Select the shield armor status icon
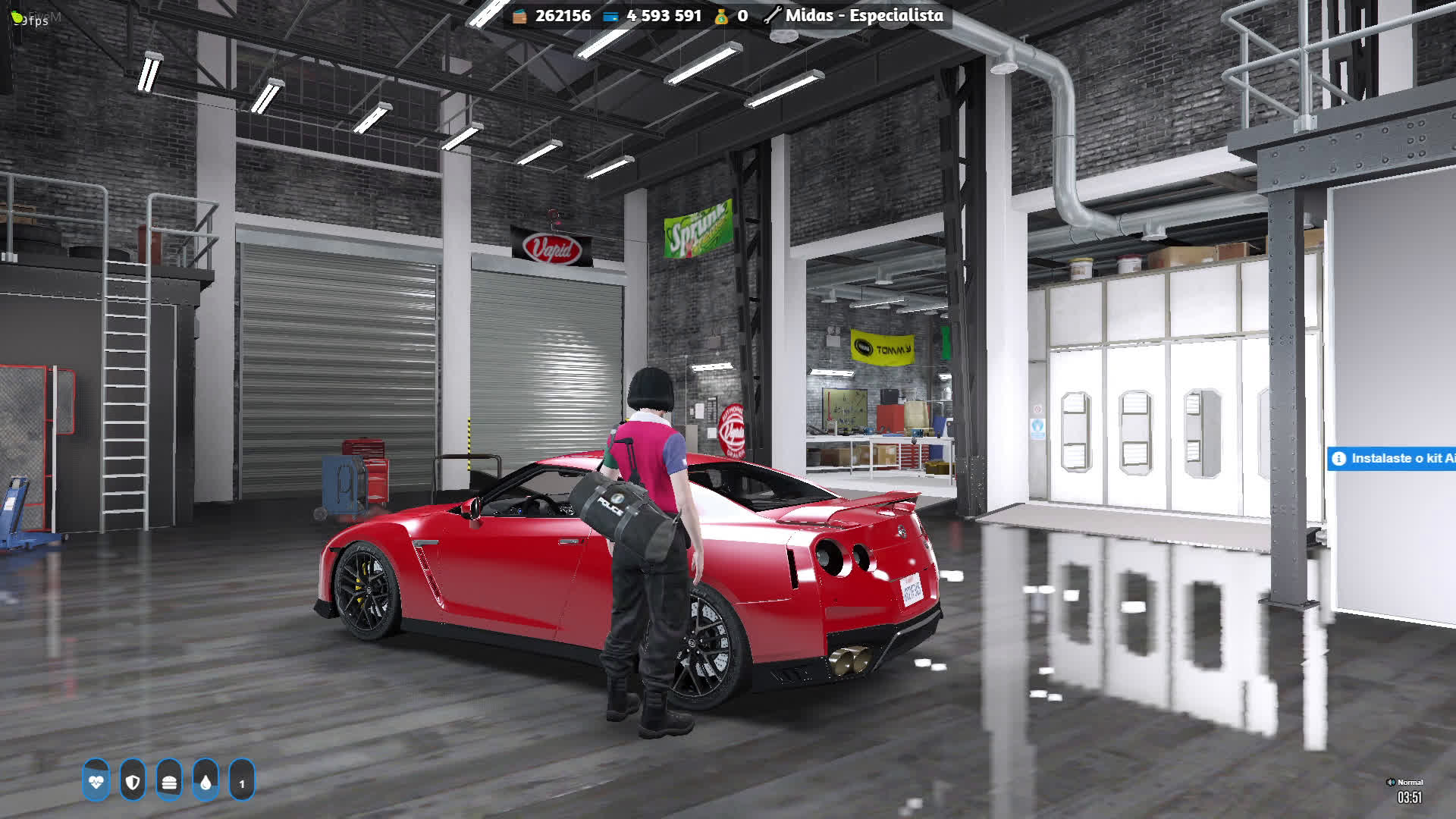The image size is (1456, 819). point(133,780)
